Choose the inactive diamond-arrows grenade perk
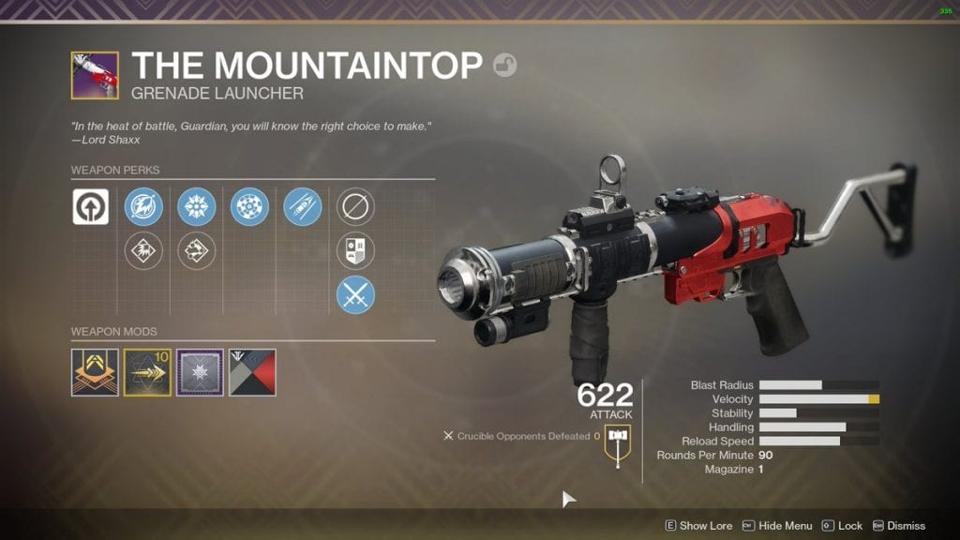This screenshot has width=960, height=540. coord(196,250)
